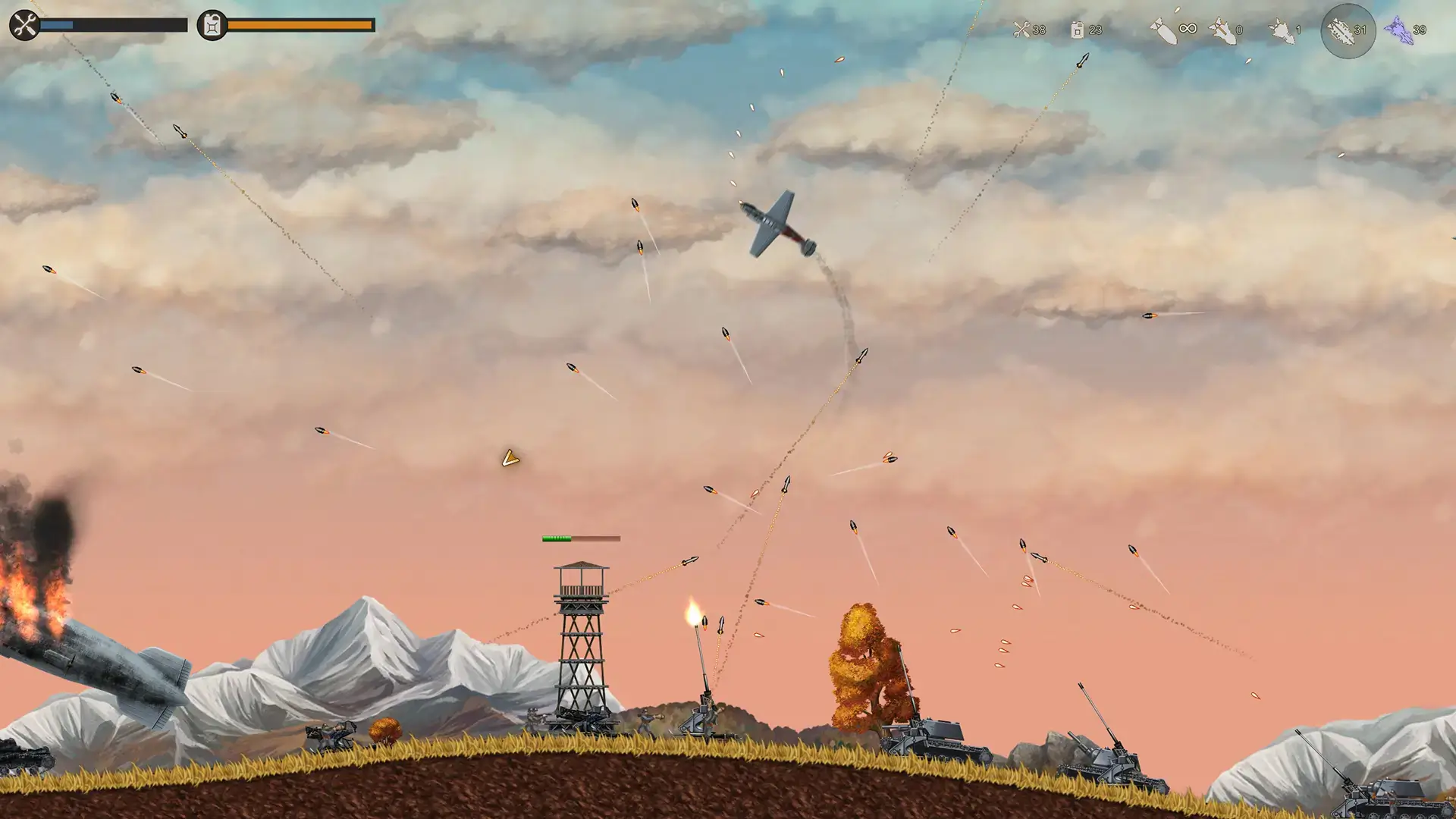Select the fuel canister icon on the top-left HUD
Viewport: 1456px width, 819px height.
coord(210,24)
